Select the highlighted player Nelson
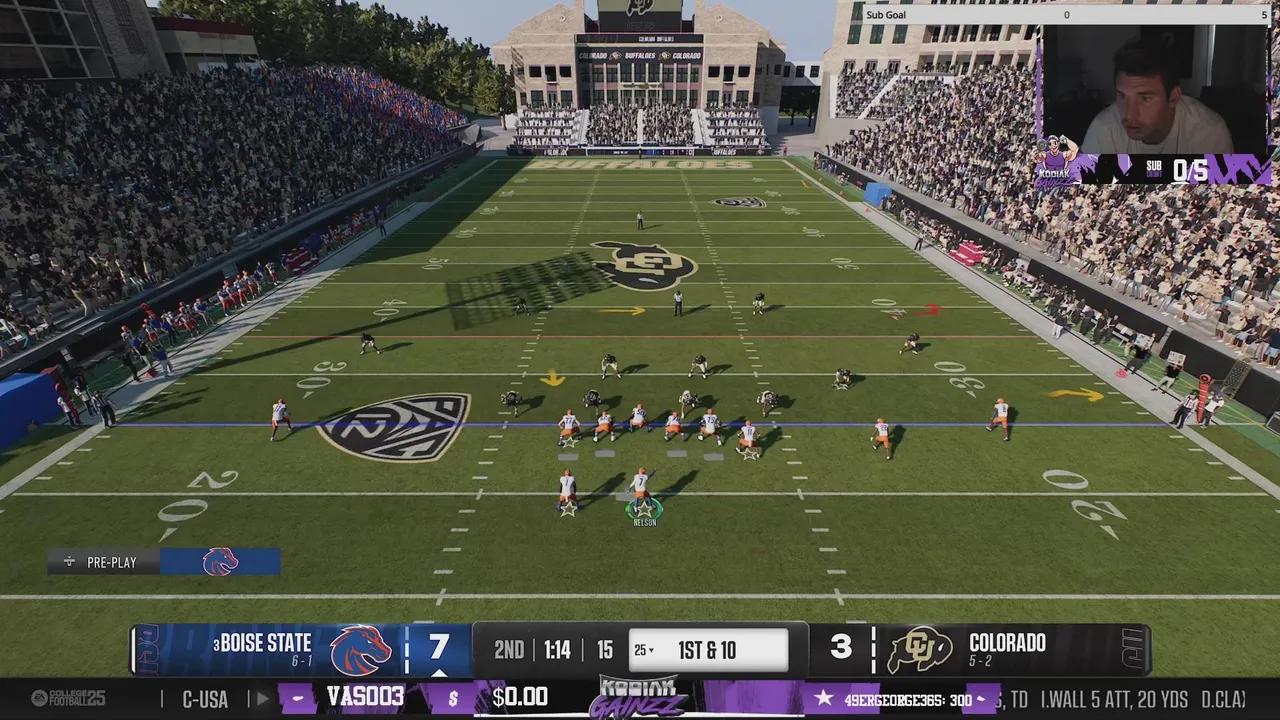 click(642, 495)
